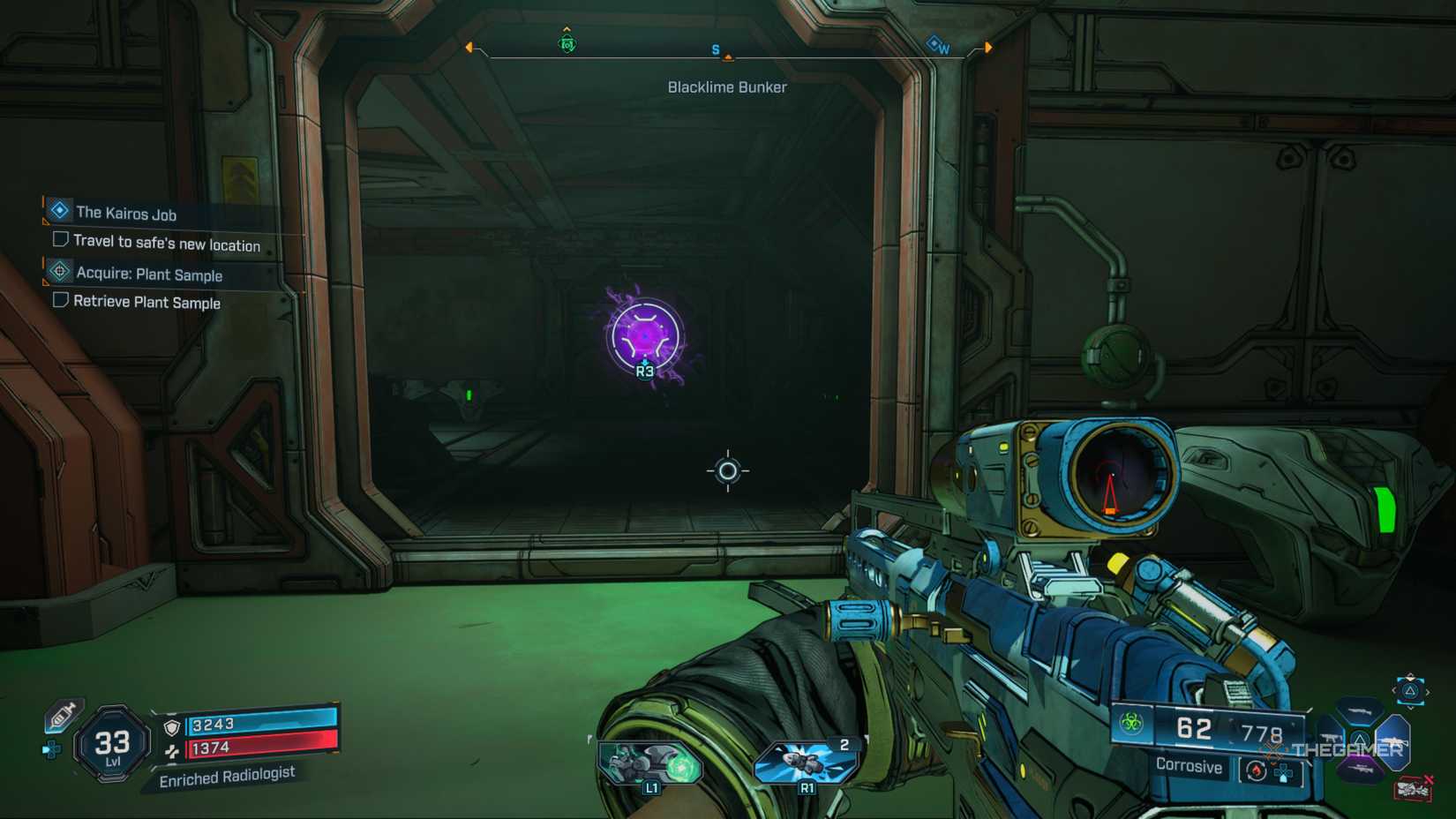The height and width of the screenshot is (819, 1456).
Task: Switch to the left weapon wheel slot
Action: 1331,738
